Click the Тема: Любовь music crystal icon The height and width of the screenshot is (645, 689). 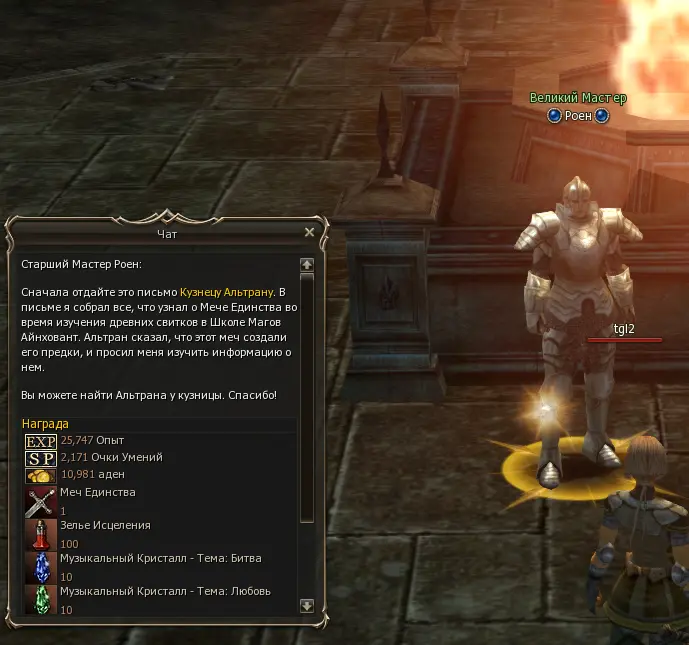40,599
